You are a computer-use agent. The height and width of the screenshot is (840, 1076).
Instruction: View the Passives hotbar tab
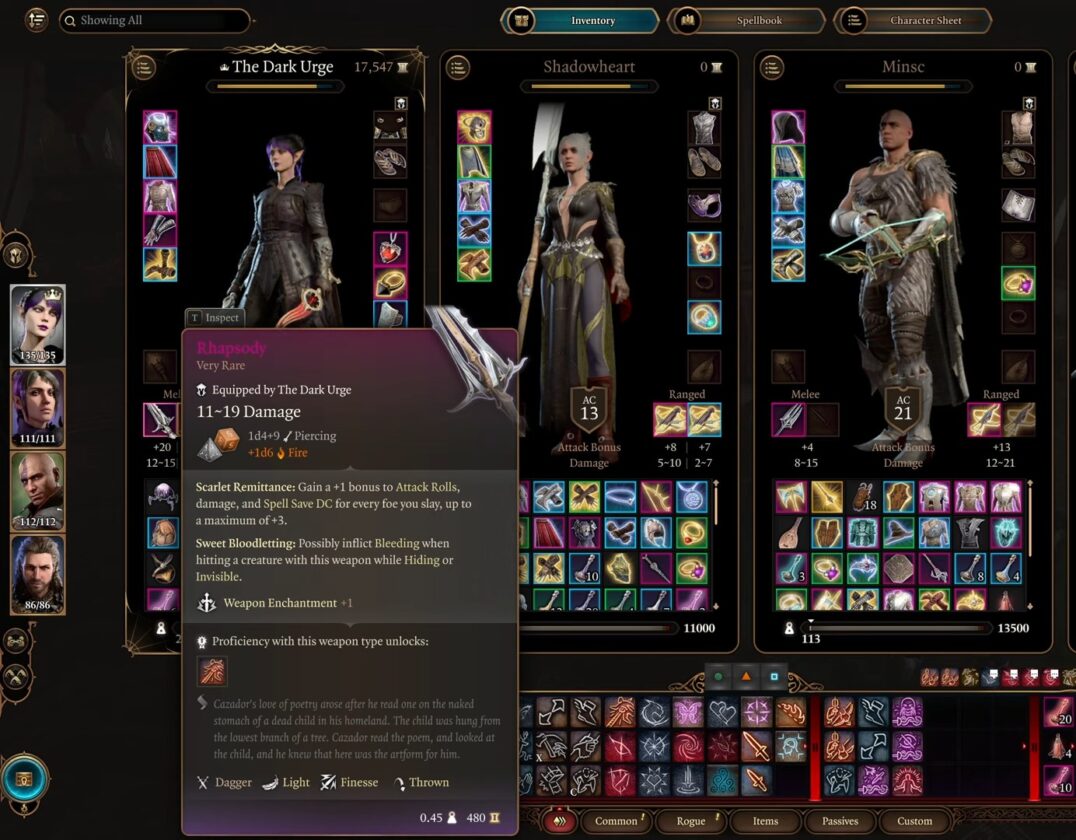840,821
